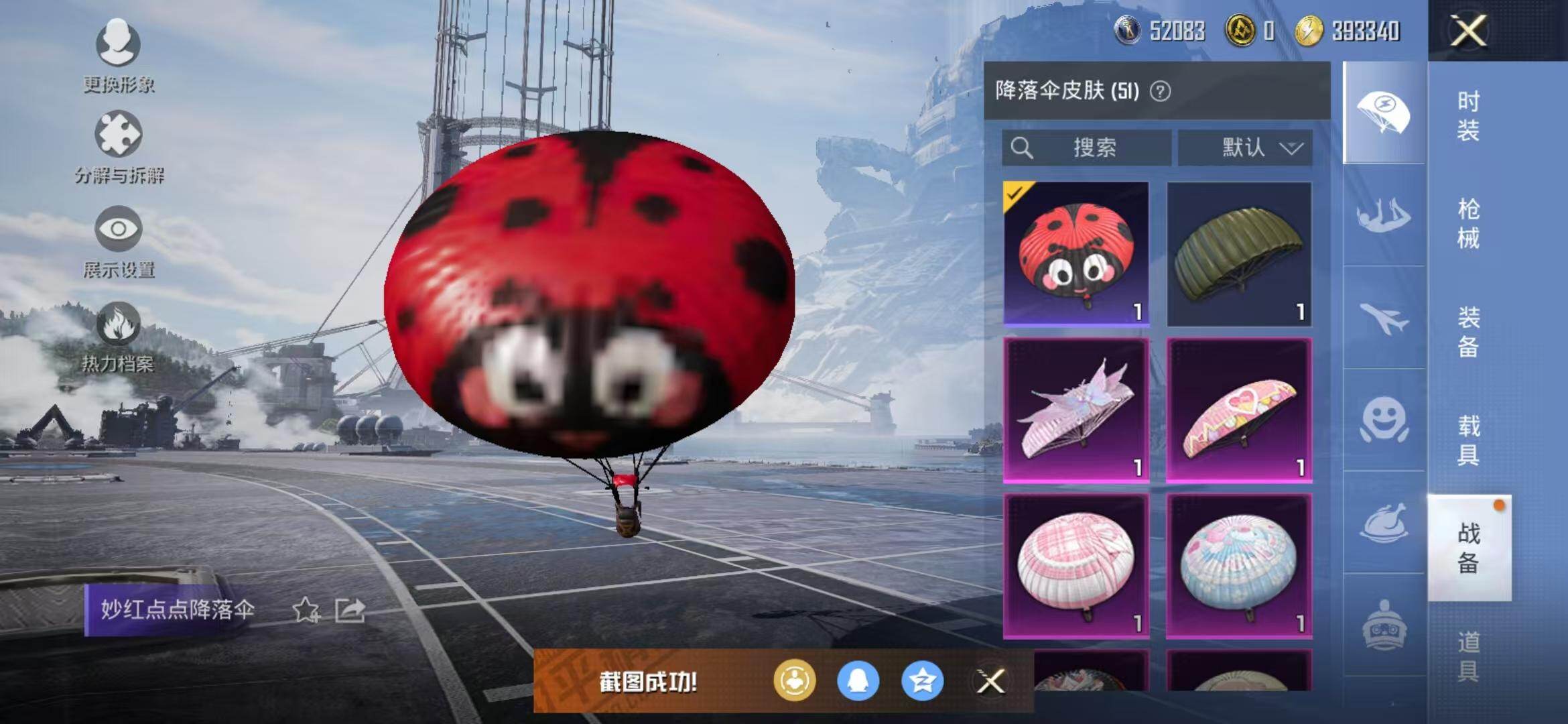Close the wardrobe with top-right X
The height and width of the screenshot is (724, 1568).
[1468, 31]
